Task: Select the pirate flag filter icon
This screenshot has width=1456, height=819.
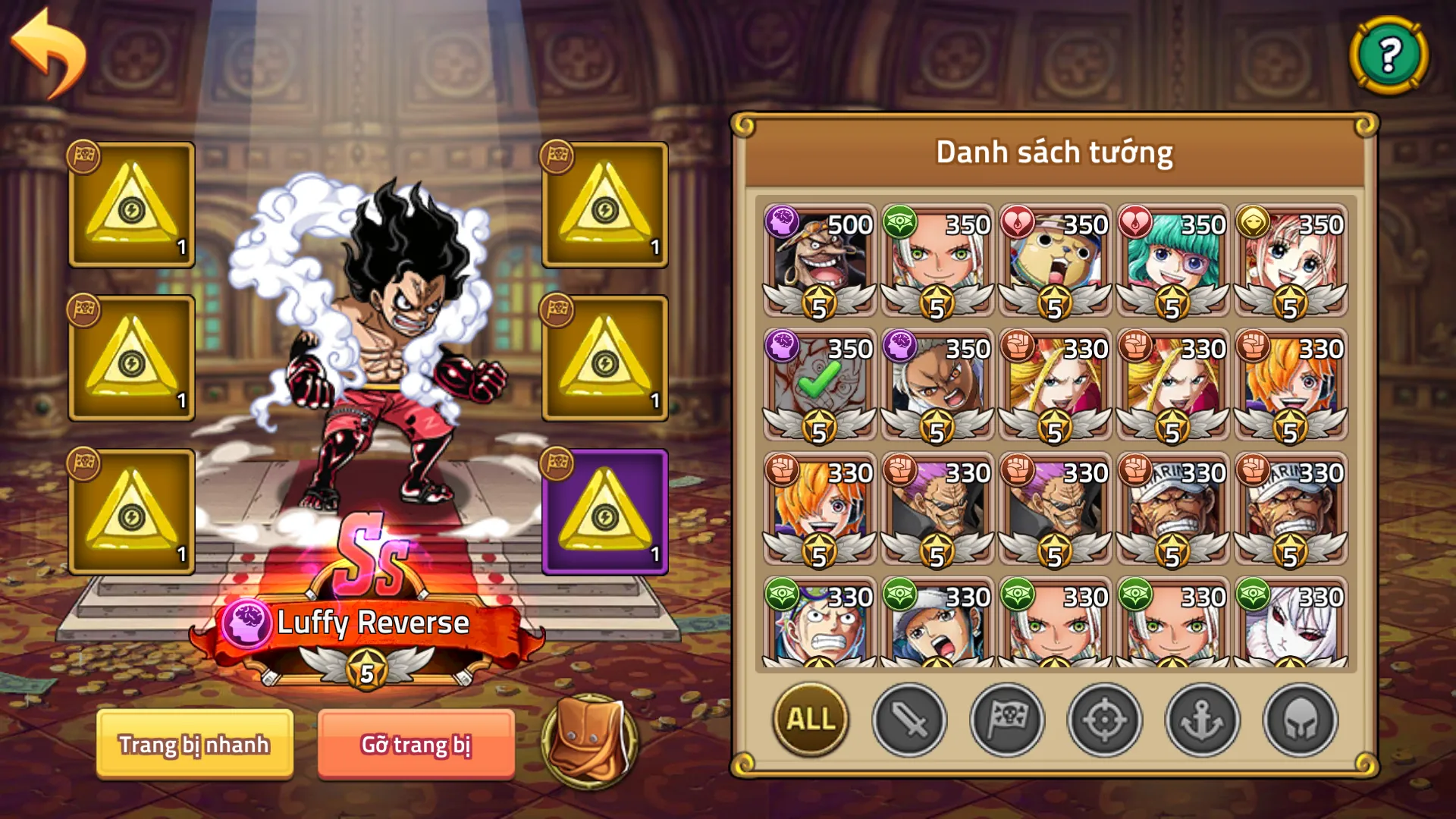Action: 1006,721
